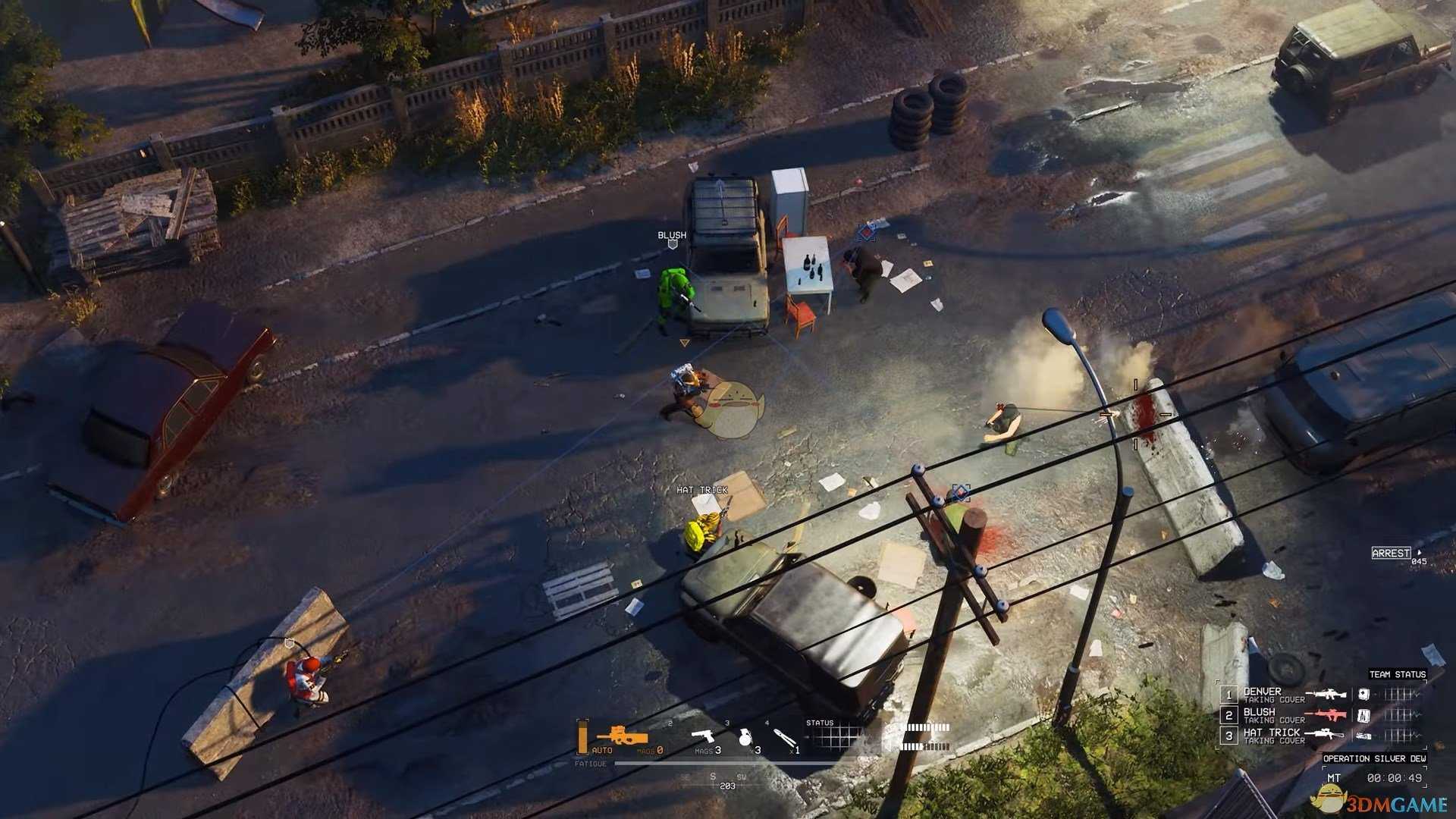Open the OPERATION SILVER DEW header
The width and height of the screenshot is (1456, 819).
(1376, 759)
